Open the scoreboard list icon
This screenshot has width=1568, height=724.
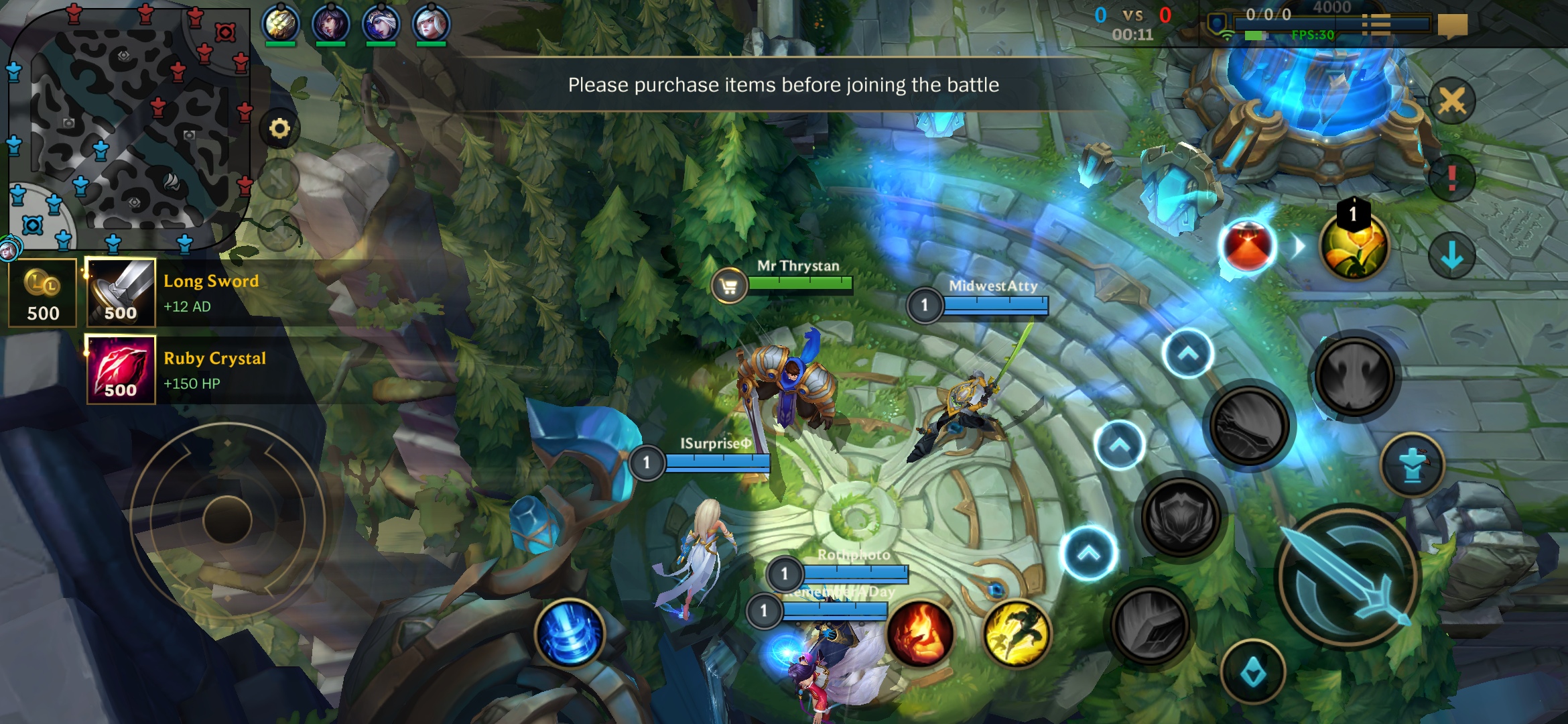[1376, 25]
